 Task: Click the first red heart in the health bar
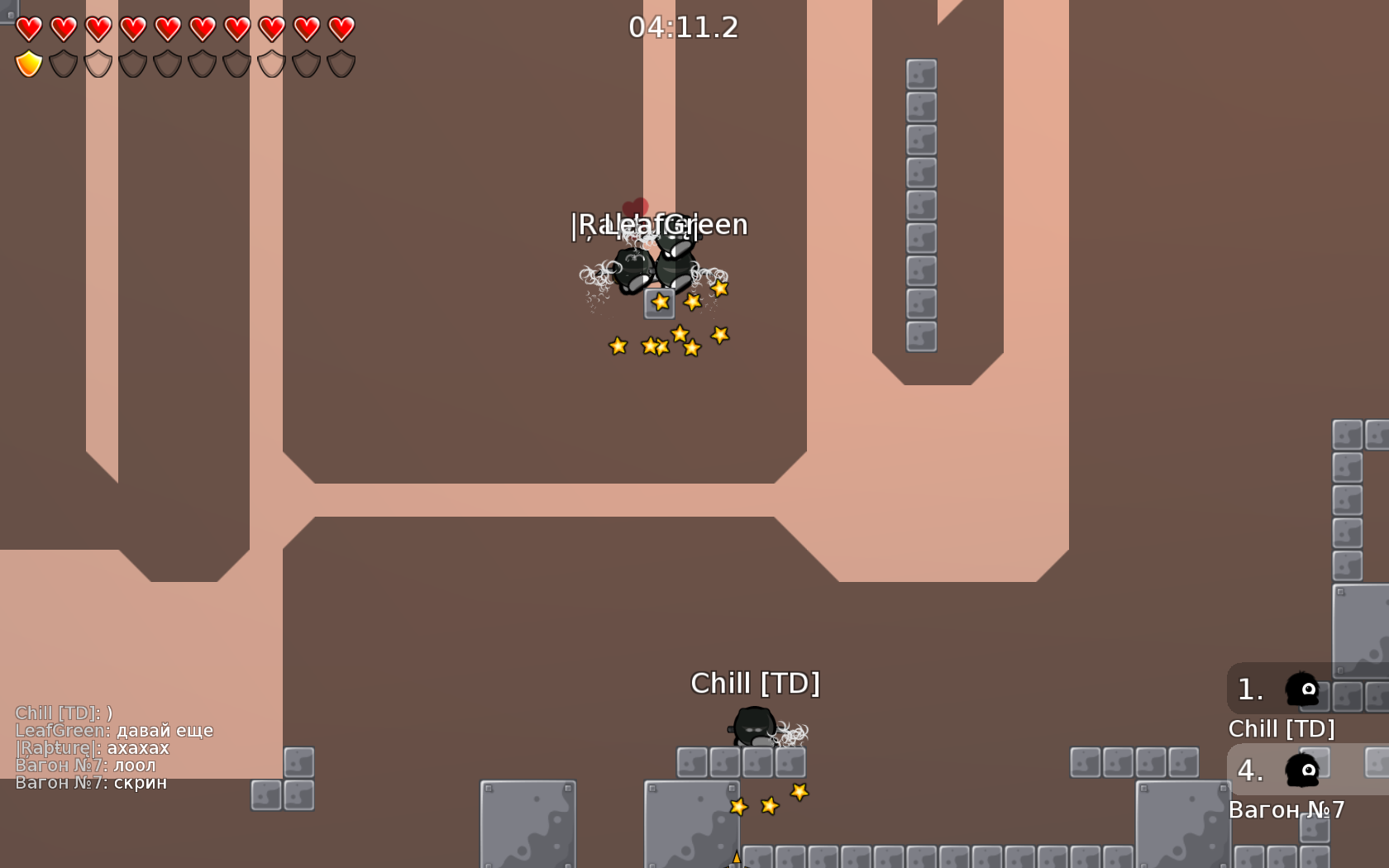click(31, 27)
